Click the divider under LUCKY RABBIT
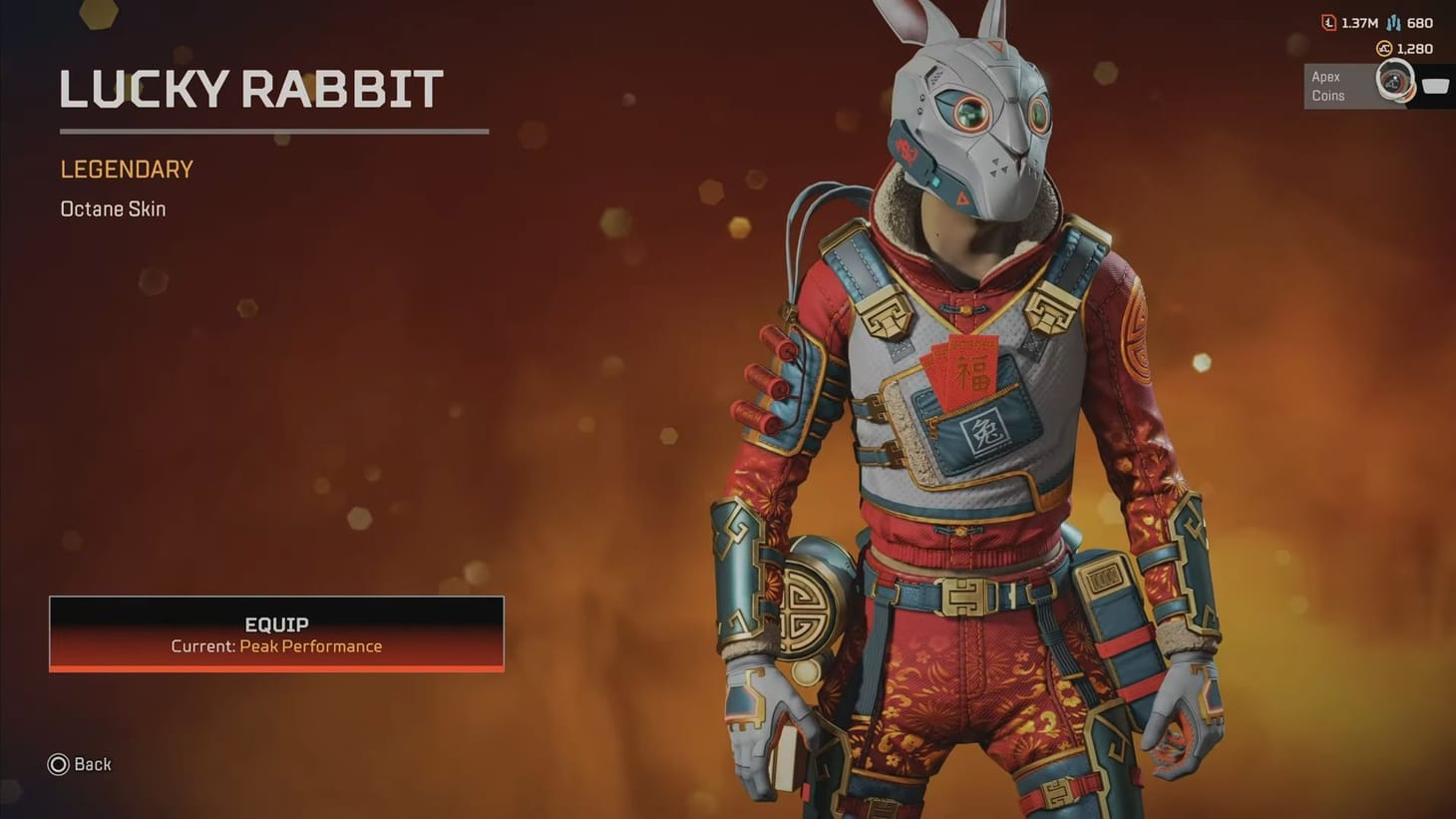The width and height of the screenshot is (1456, 819). 272,131
